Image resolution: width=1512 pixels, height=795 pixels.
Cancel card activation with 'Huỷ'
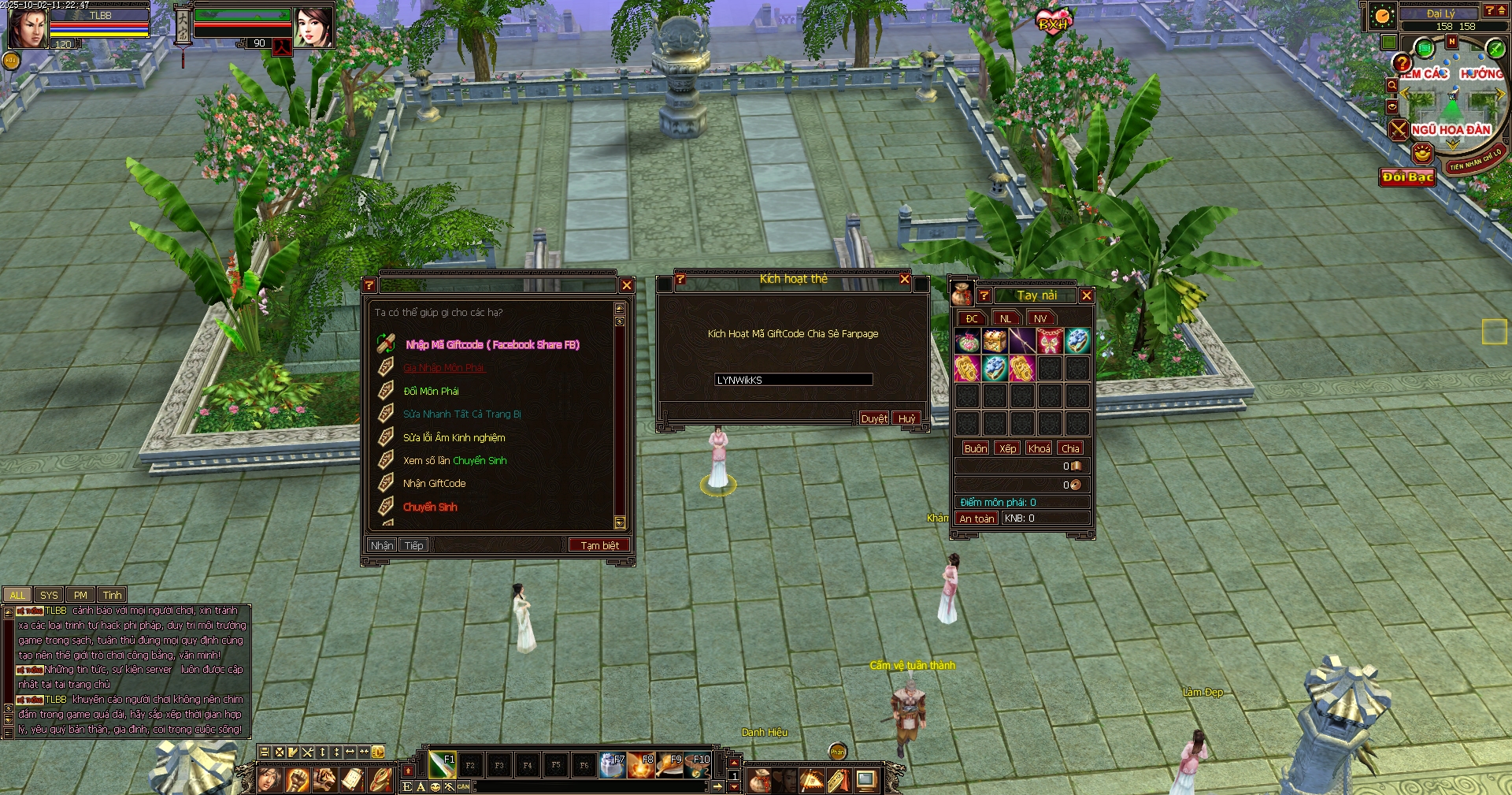coord(906,418)
